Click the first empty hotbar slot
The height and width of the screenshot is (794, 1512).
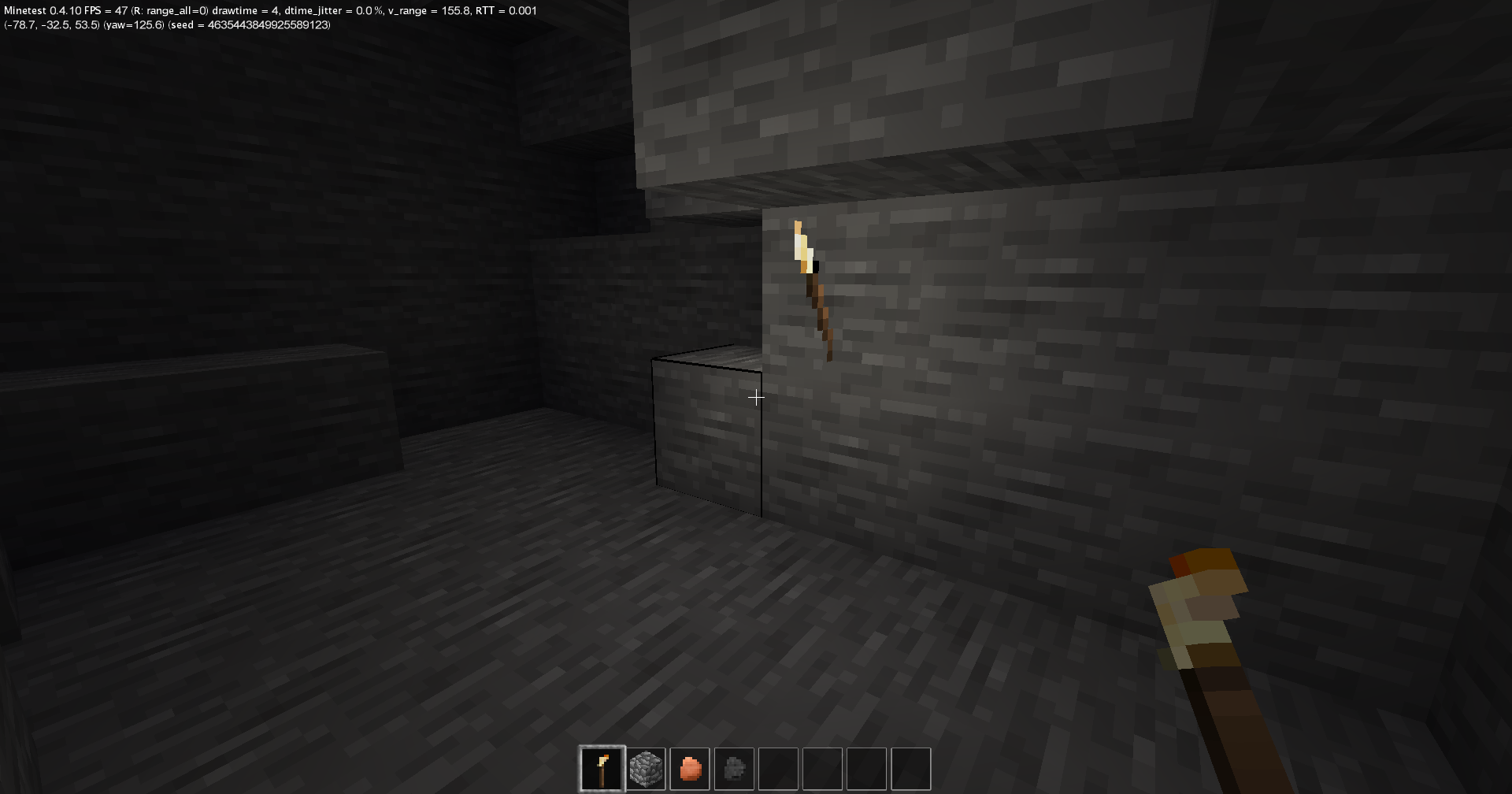click(780, 768)
